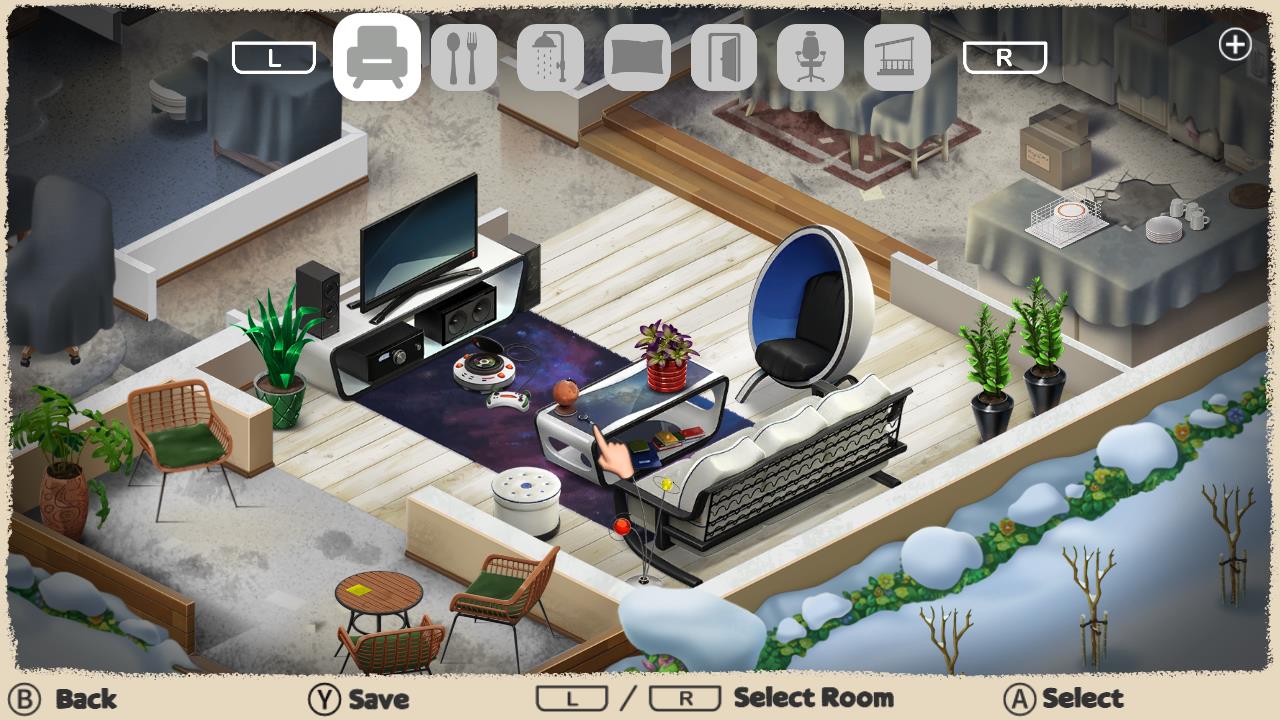The image size is (1280, 720).
Task: Click the plus zoom icon in the corner
Action: (1236, 44)
